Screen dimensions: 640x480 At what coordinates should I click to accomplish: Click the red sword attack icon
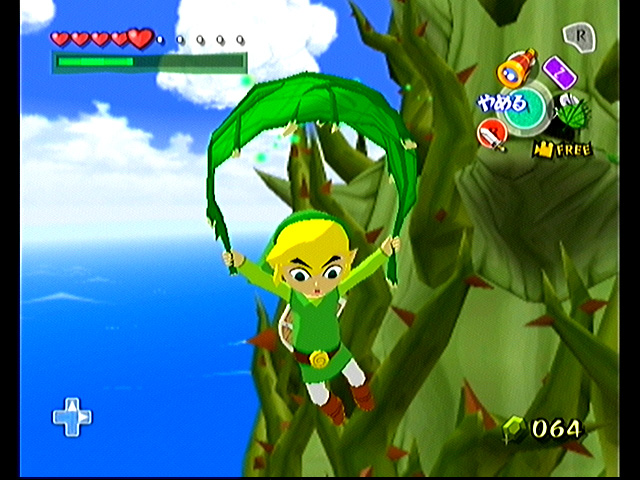492,131
